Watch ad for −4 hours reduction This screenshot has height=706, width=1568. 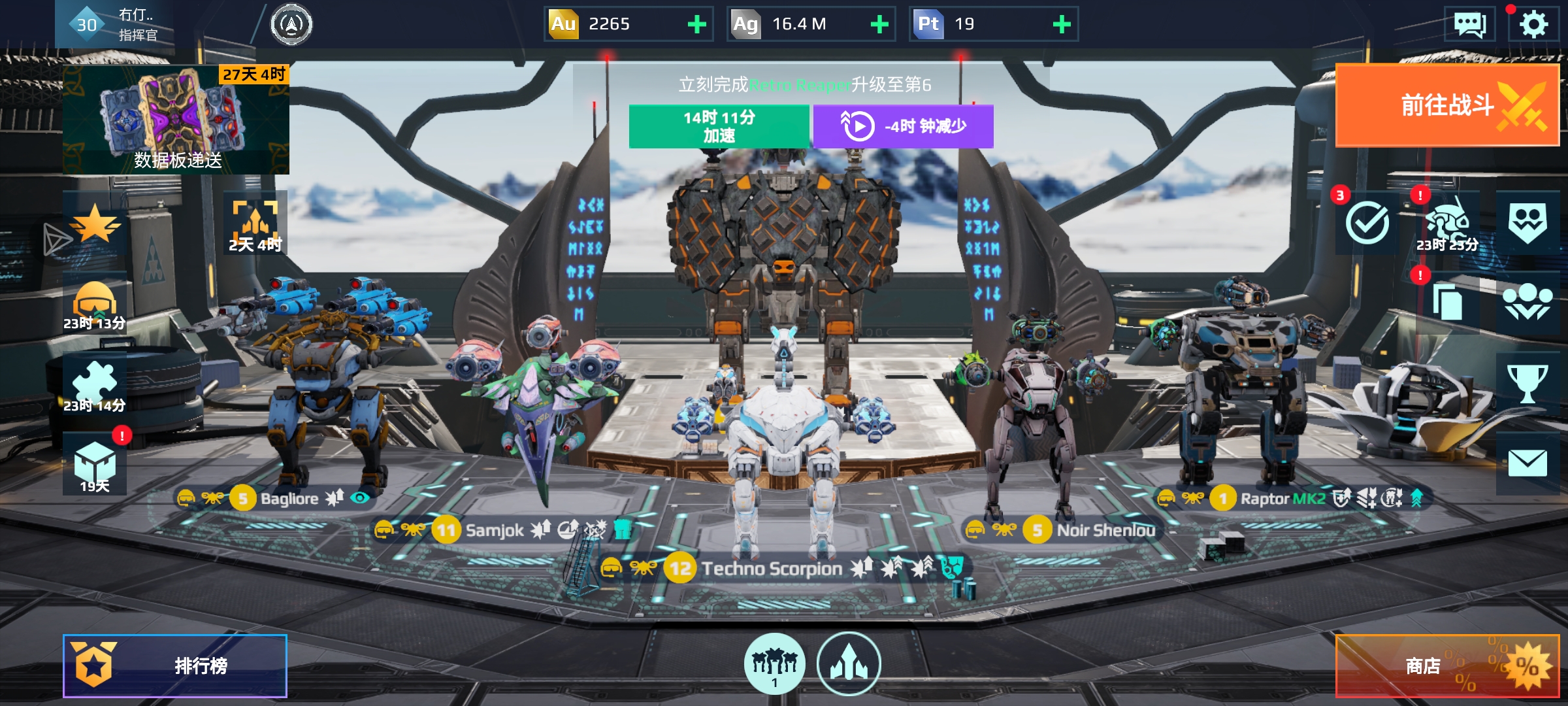pos(903,126)
